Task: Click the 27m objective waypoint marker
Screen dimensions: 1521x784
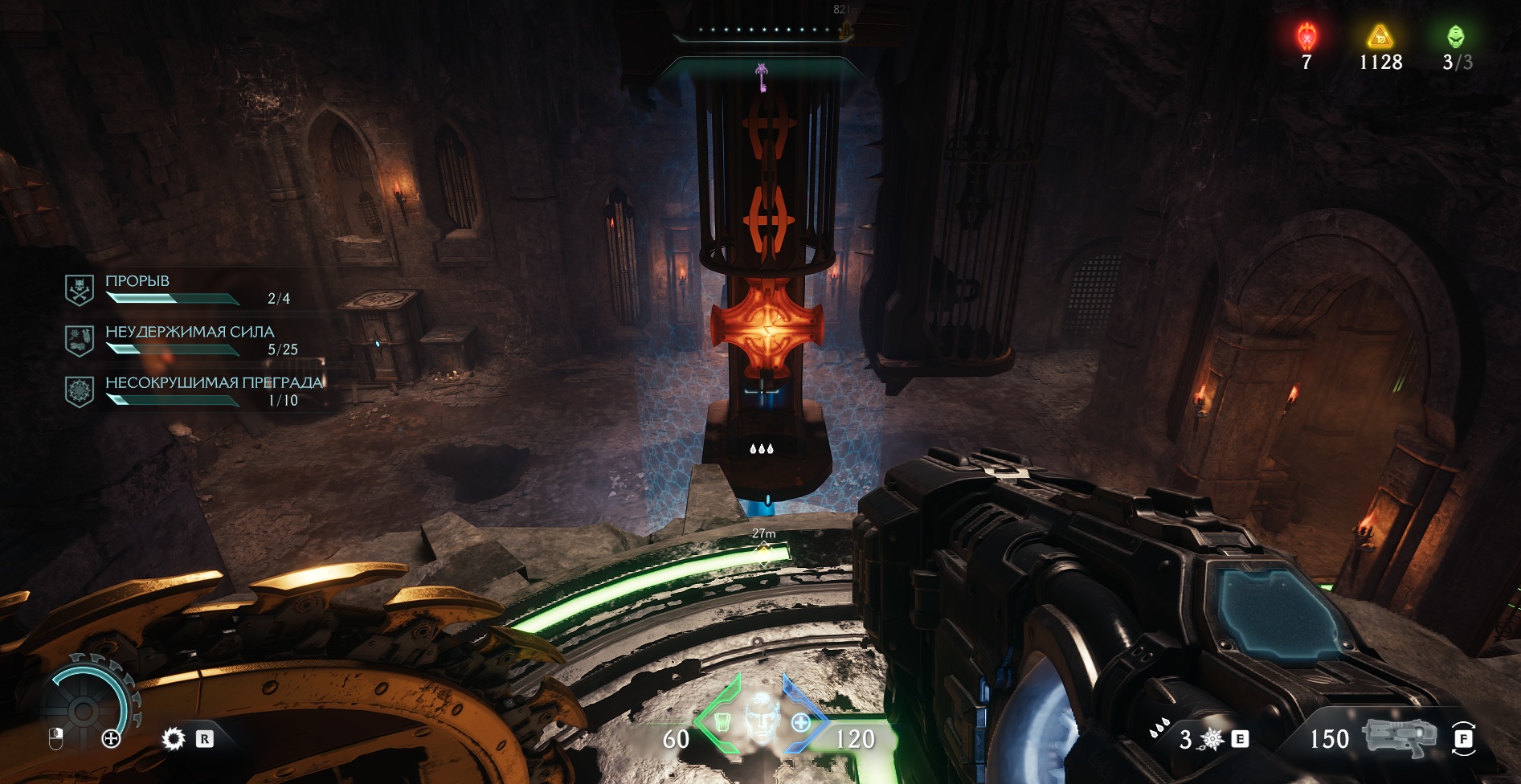Action: [x=763, y=550]
